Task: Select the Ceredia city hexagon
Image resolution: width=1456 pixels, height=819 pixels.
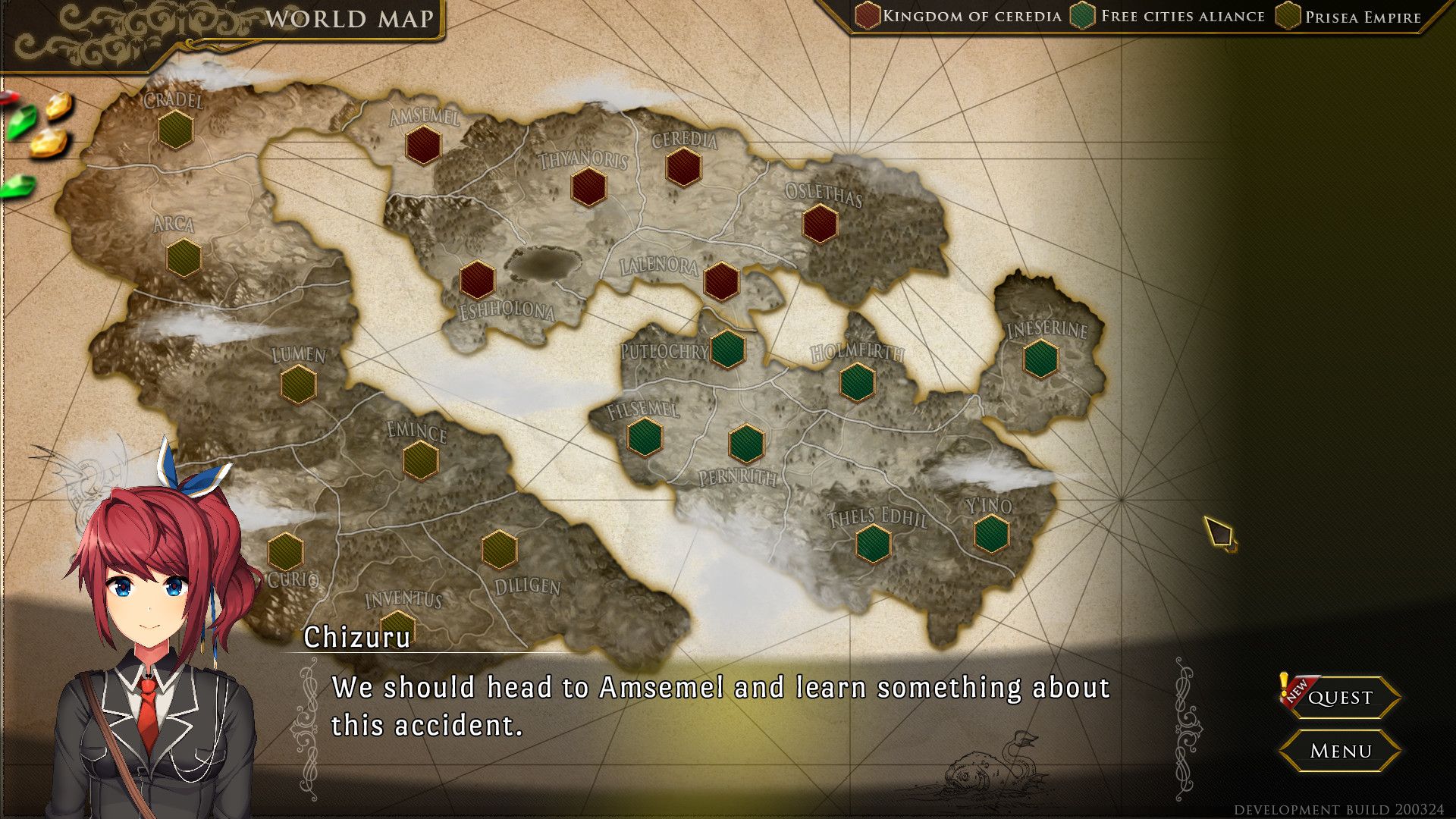Action: pyautogui.click(x=683, y=167)
